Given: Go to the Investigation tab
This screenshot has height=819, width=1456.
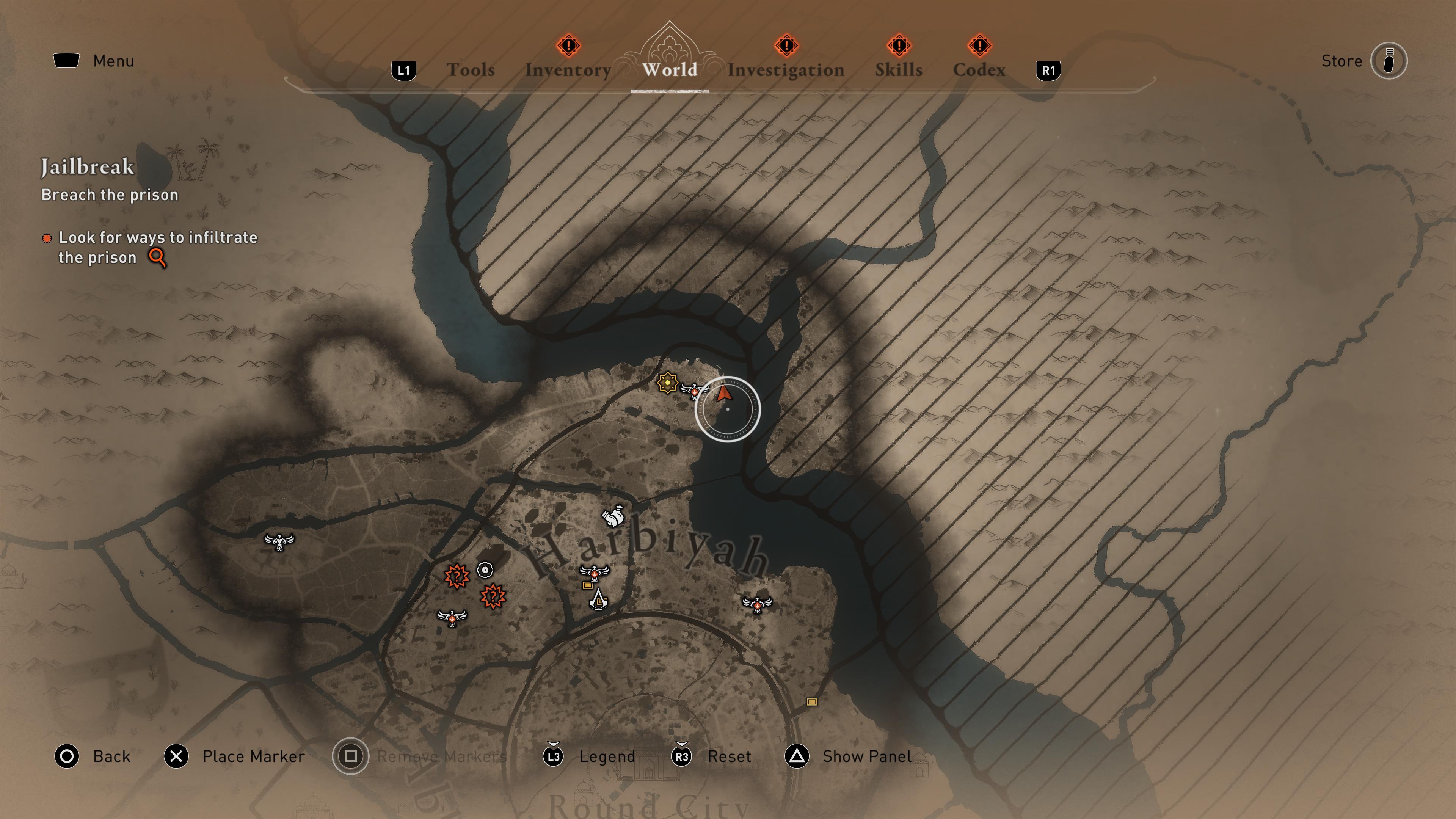Looking at the screenshot, I should (x=786, y=69).
